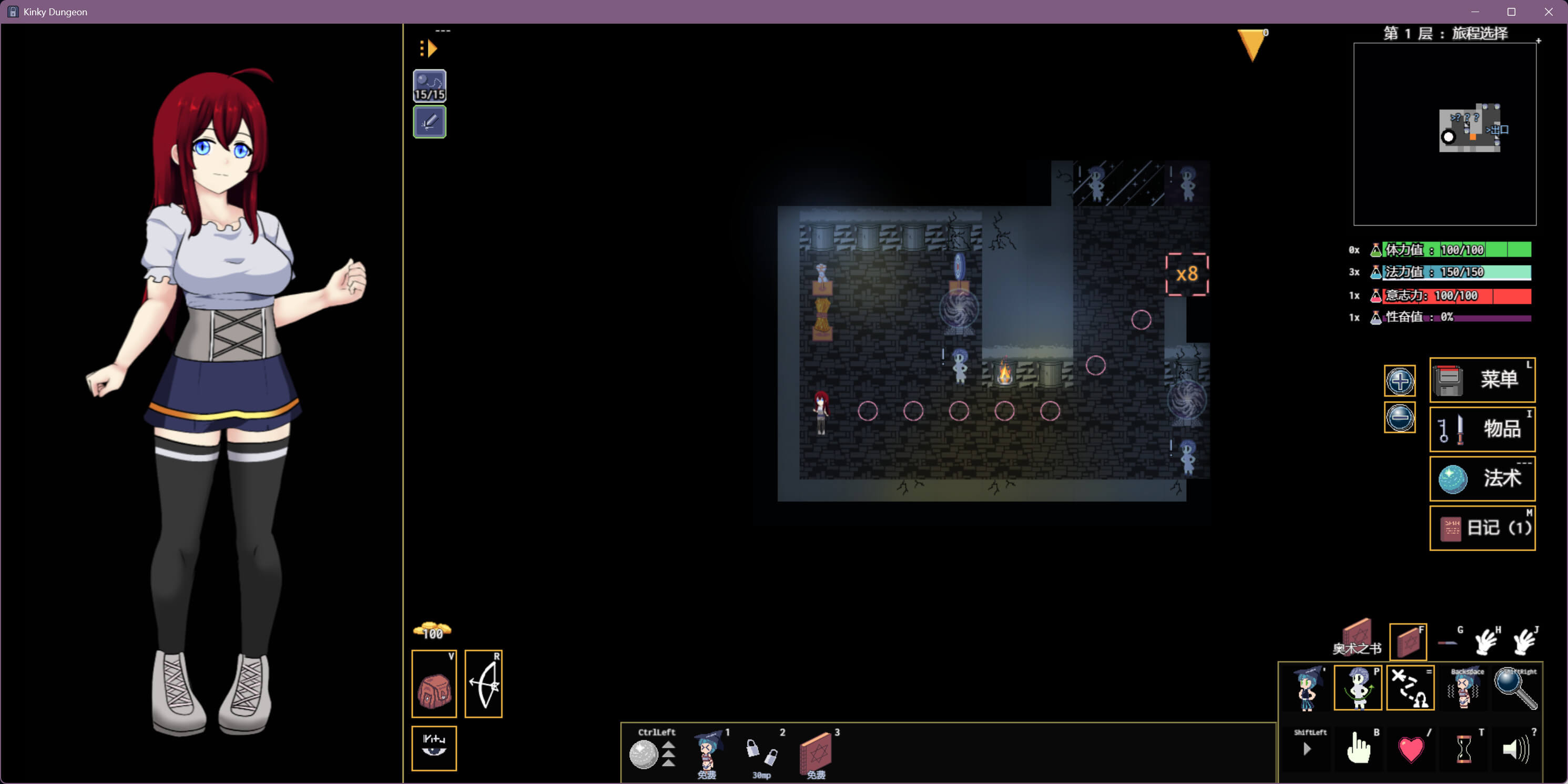This screenshot has width=1568, height=784.
Task: Open the 菜单 menu button
Action: pyautogui.click(x=1482, y=380)
